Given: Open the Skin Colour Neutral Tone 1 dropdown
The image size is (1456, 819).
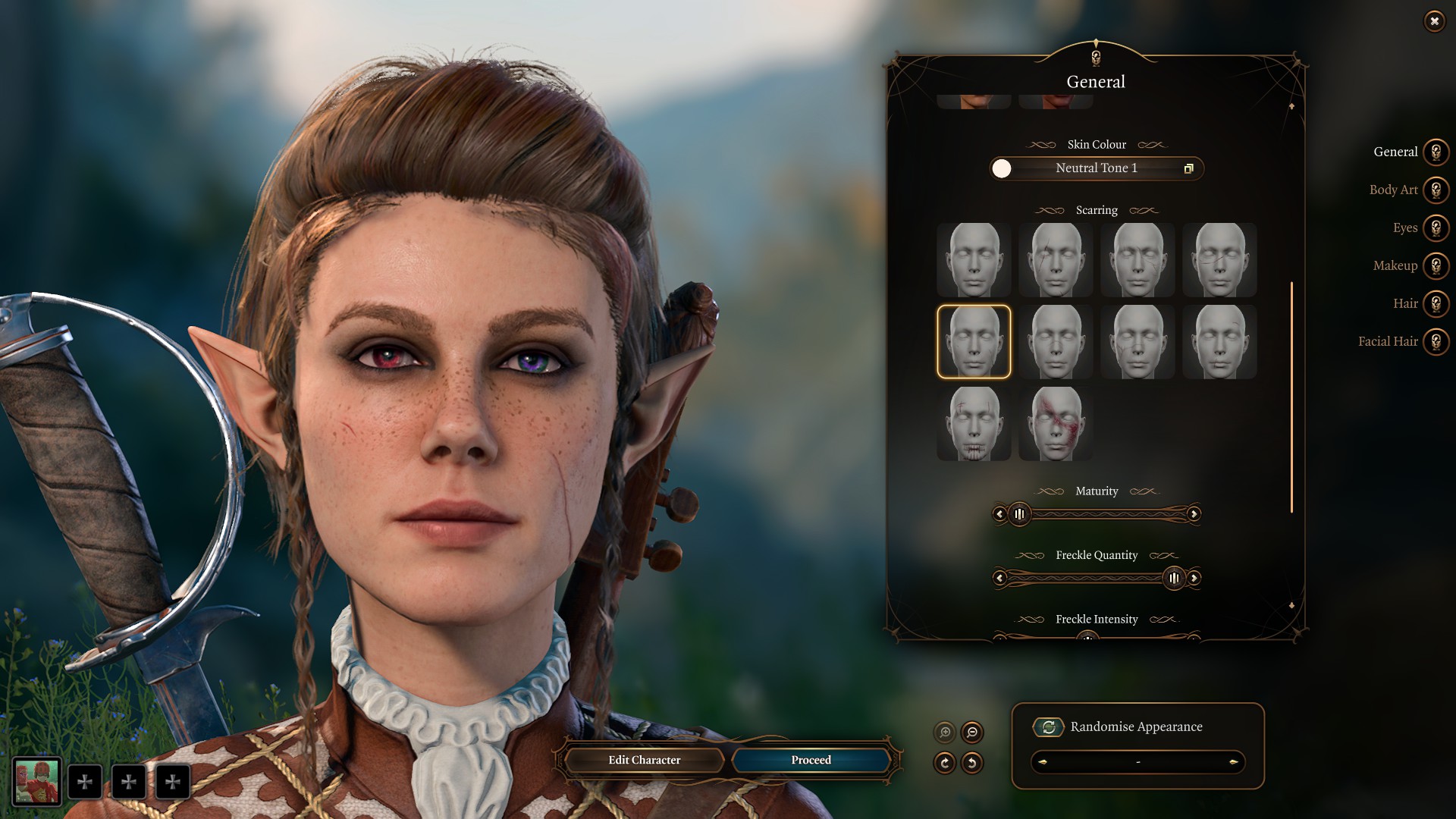Looking at the screenshot, I should coord(1097,168).
